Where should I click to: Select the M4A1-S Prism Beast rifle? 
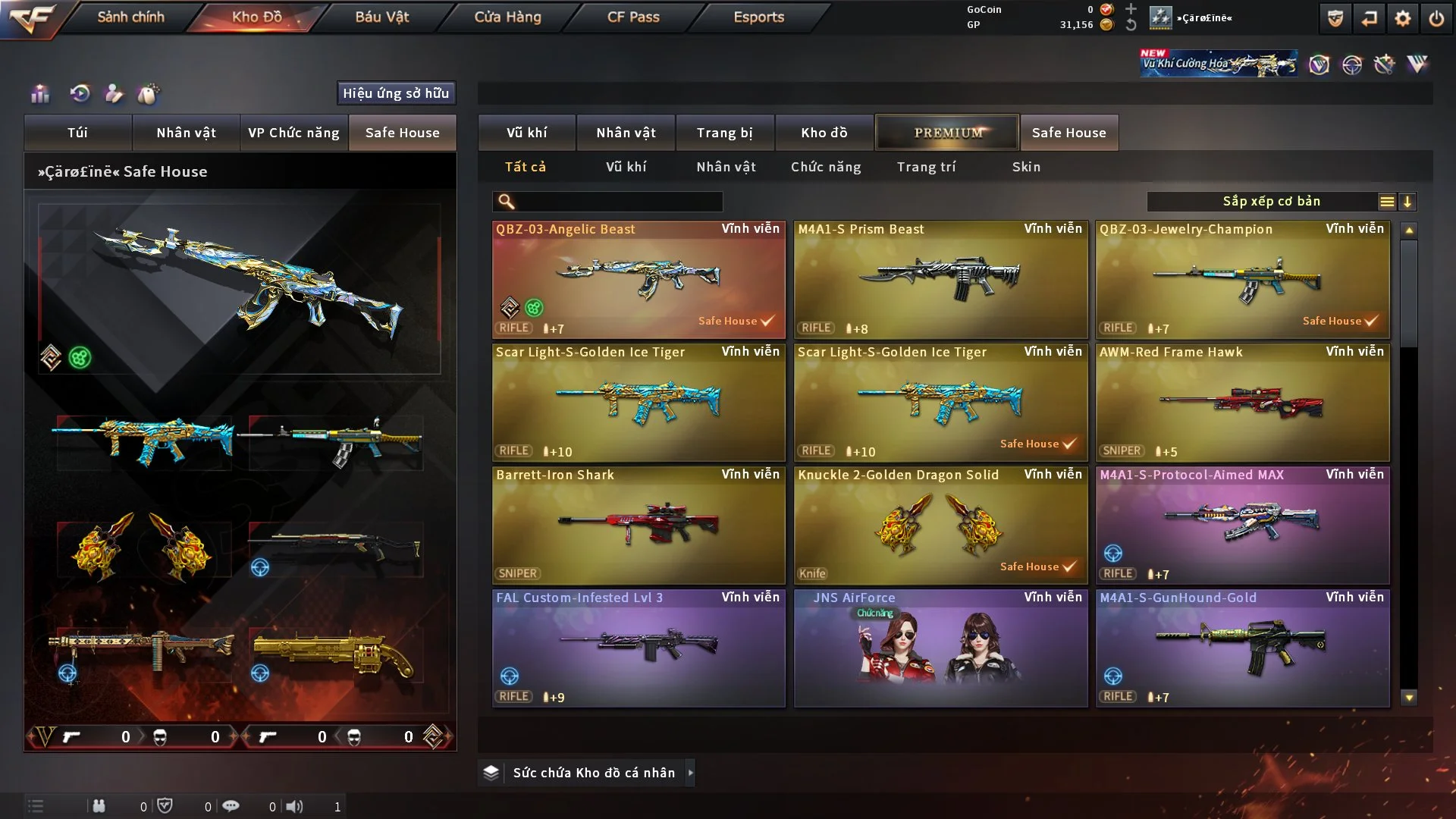click(x=940, y=279)
